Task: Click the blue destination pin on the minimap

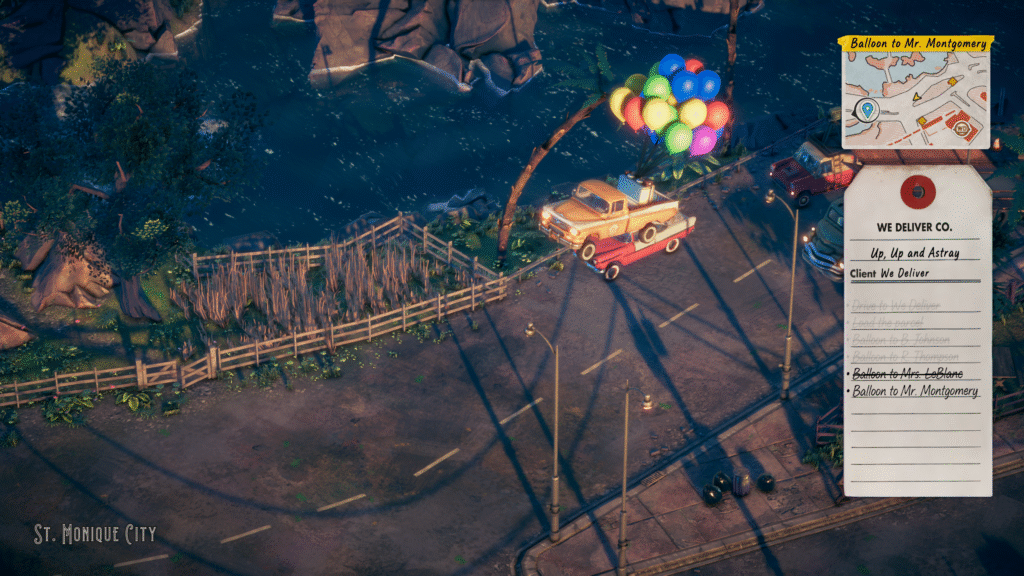Action: [866, 108]
